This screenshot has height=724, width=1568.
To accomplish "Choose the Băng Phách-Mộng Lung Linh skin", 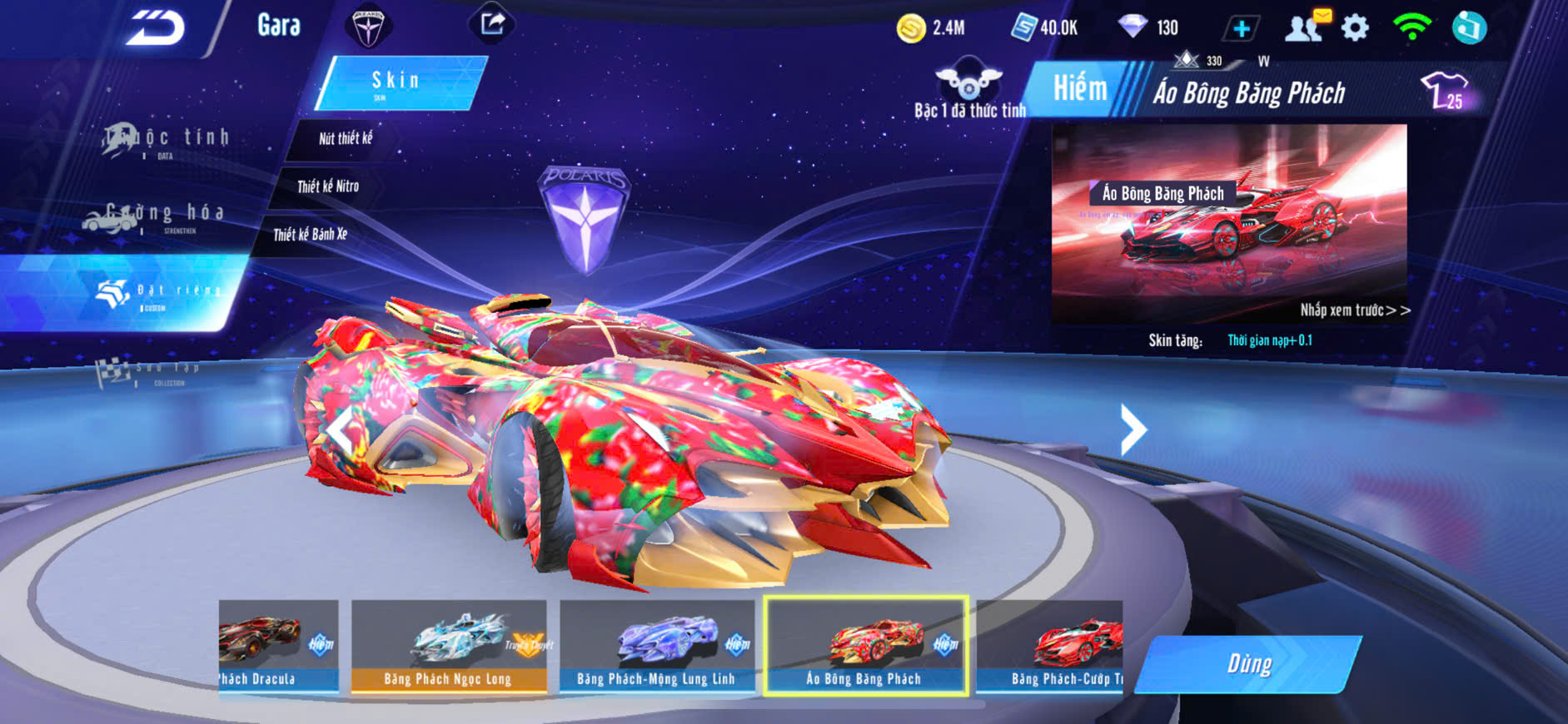I will (x=656, y=646).
